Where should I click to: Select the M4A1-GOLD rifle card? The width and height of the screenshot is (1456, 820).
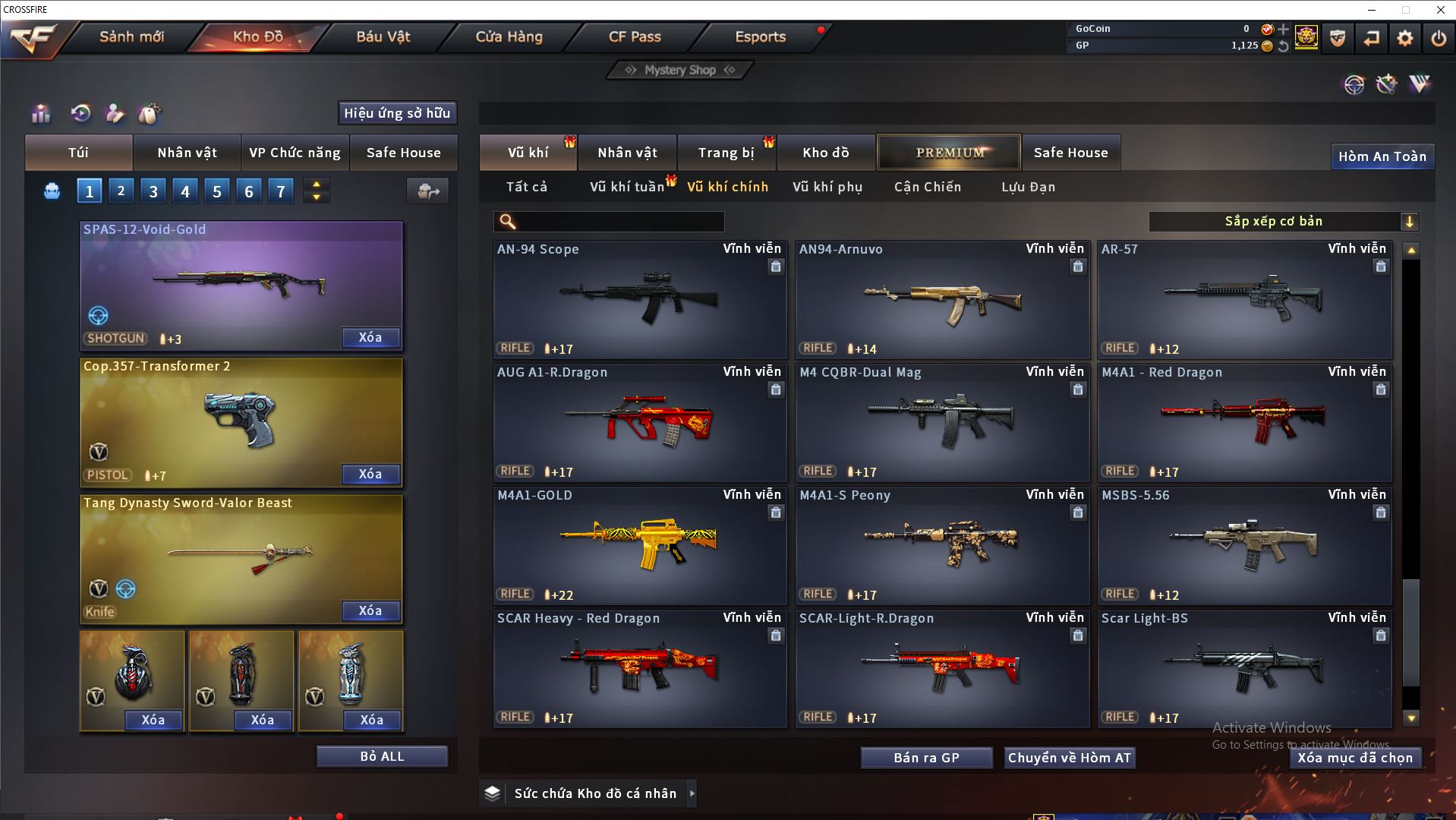(x=640, y=545)
